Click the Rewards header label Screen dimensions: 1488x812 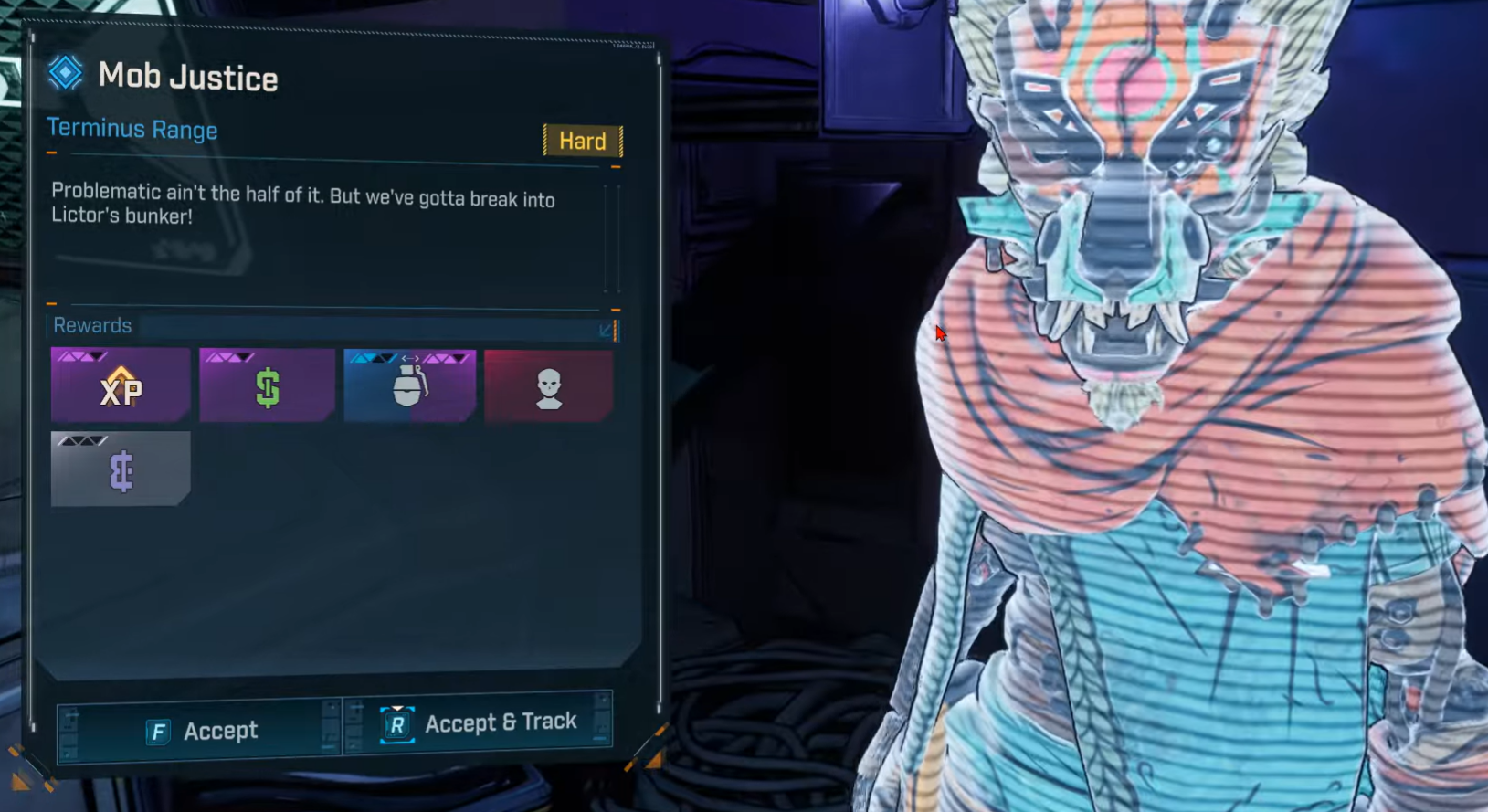[92, 325]
